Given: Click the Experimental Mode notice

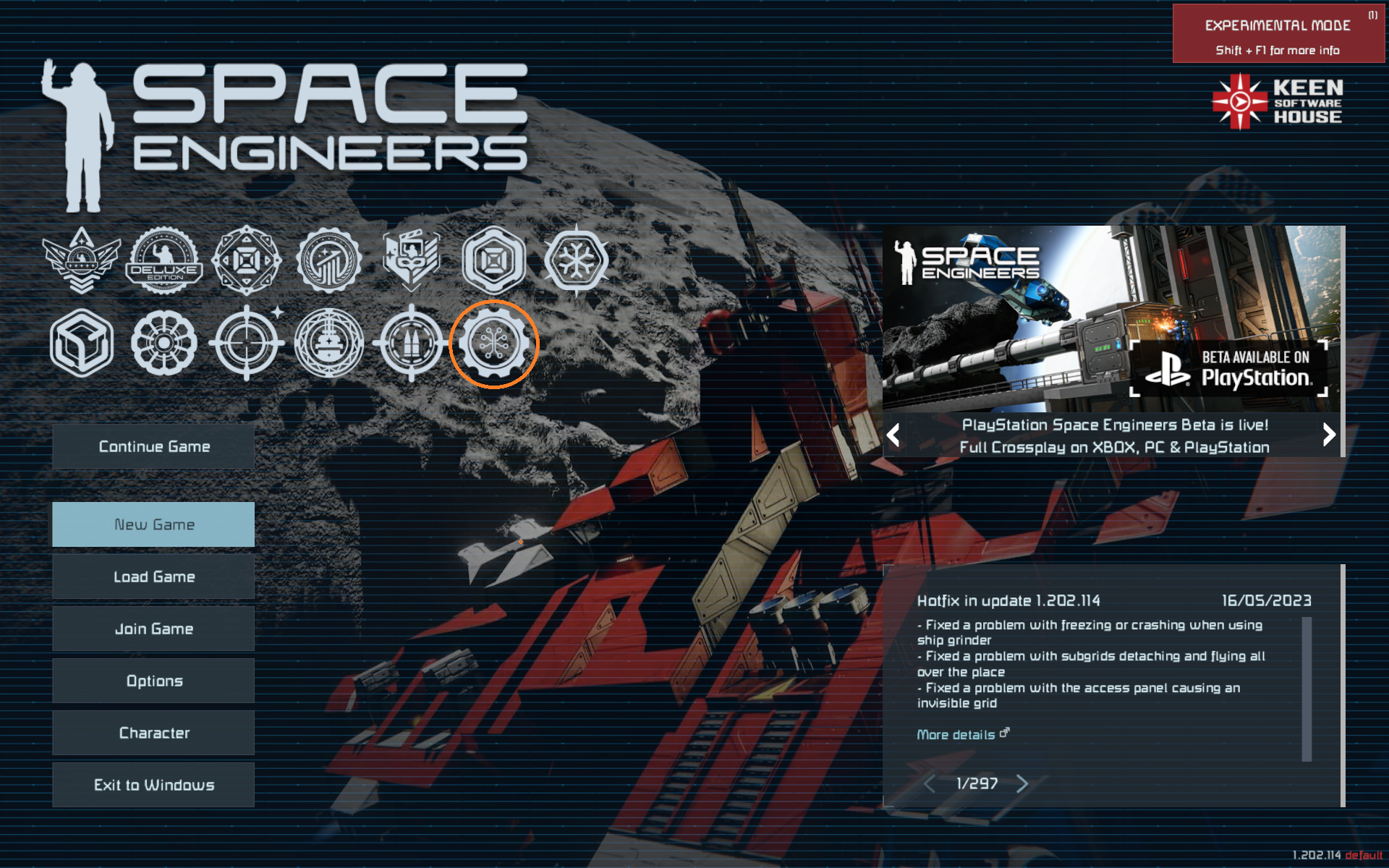Looking at the screenshot, I should point(1278,34).
